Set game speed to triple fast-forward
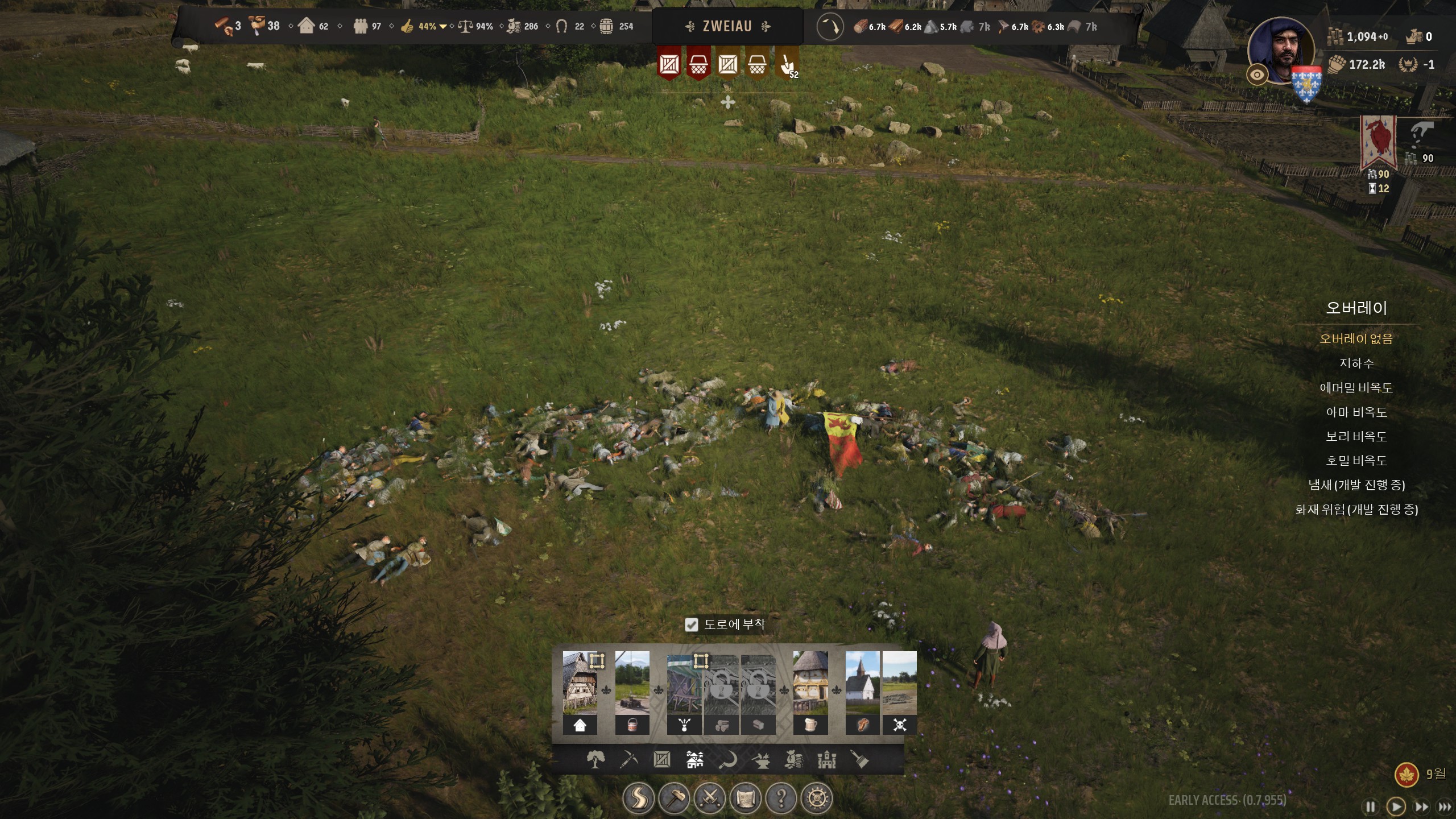The height and width of the screenshot is (819, 1456). click(1444, 806)
